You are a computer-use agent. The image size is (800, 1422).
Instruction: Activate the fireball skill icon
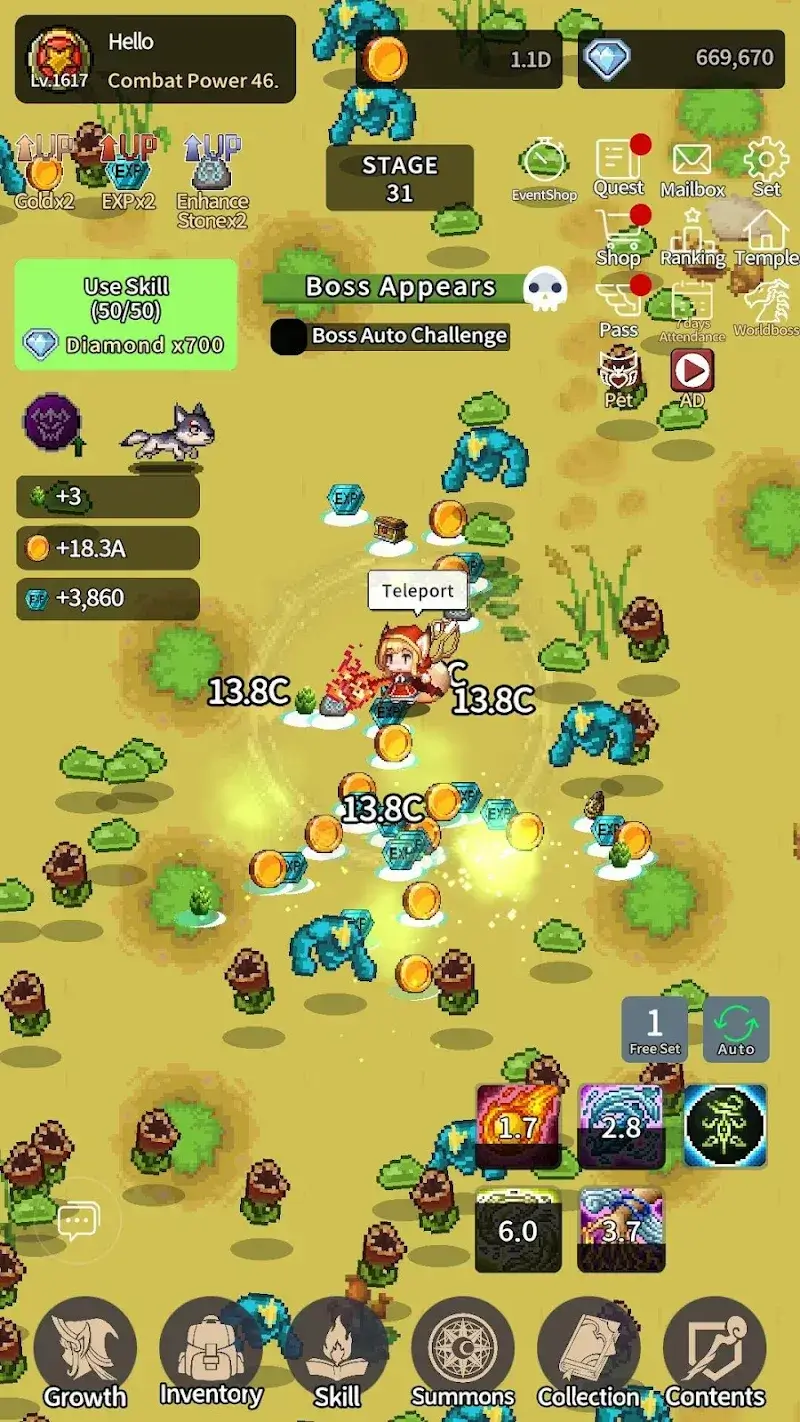tap(518, 1126)
